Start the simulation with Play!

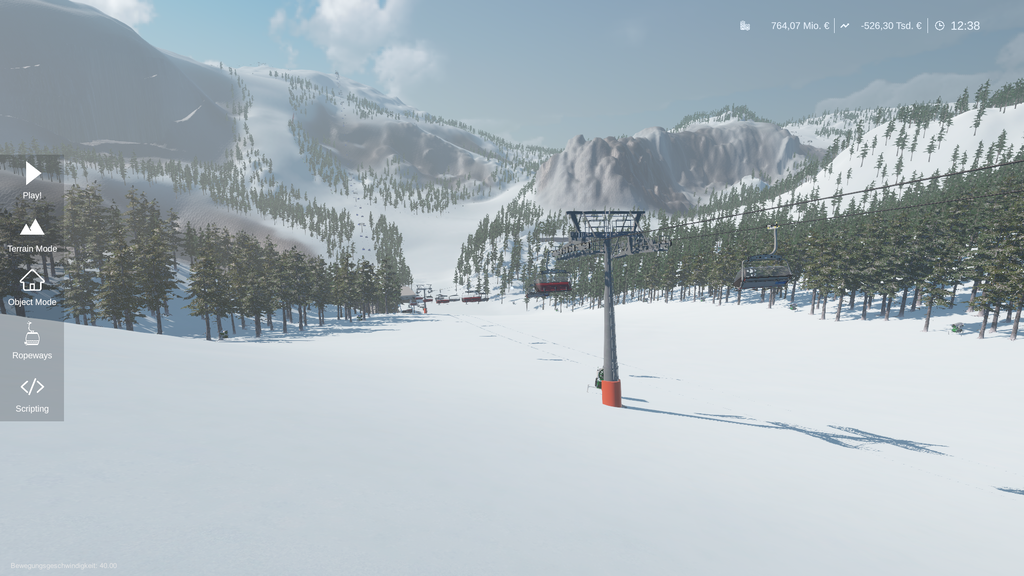[32, 179]
